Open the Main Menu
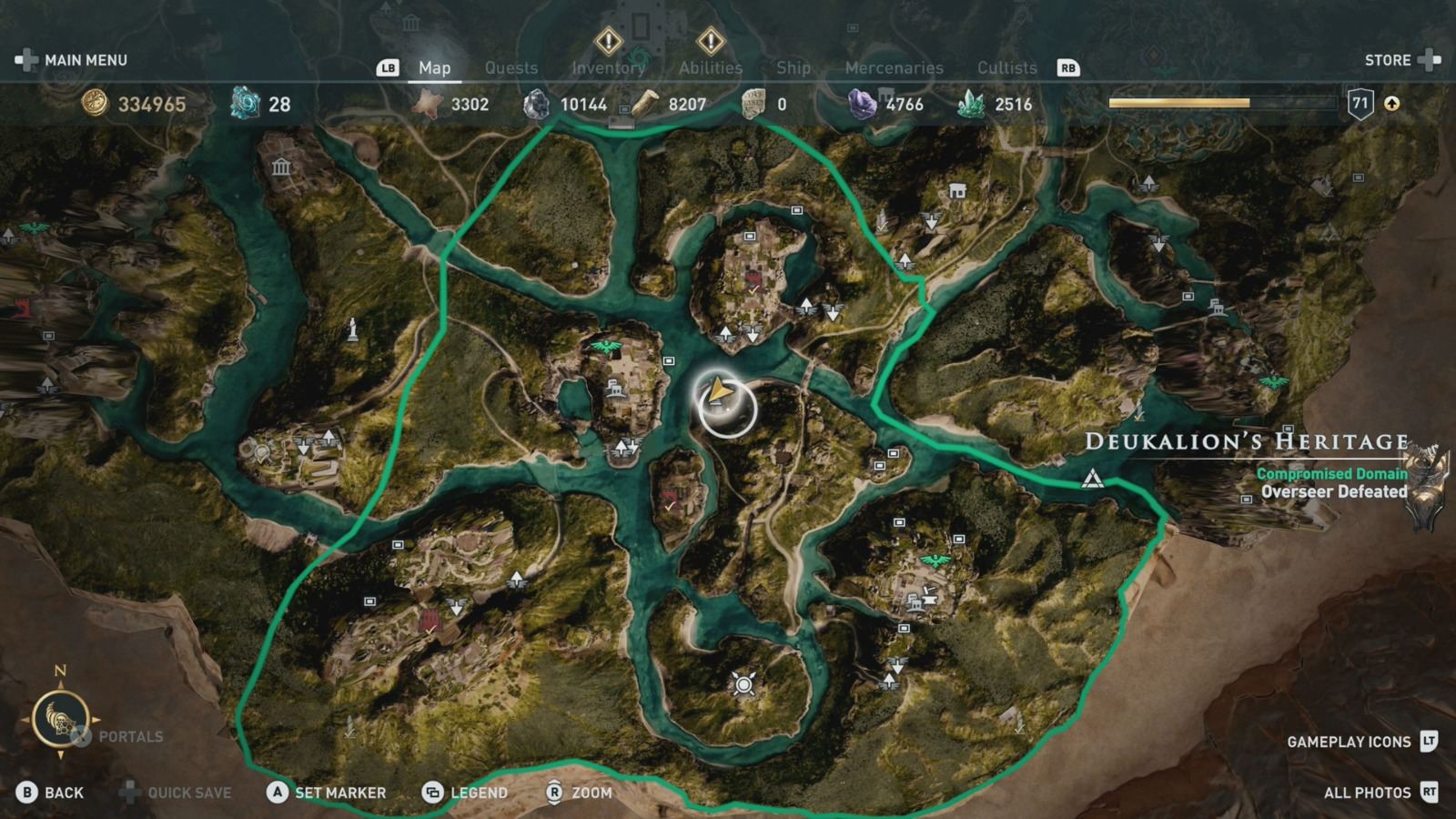 pos(88,60)
